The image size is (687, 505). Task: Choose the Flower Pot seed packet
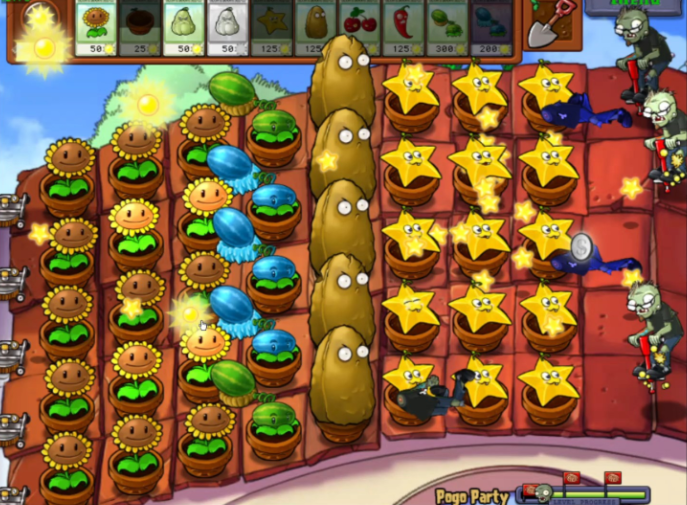pos(140,27)
